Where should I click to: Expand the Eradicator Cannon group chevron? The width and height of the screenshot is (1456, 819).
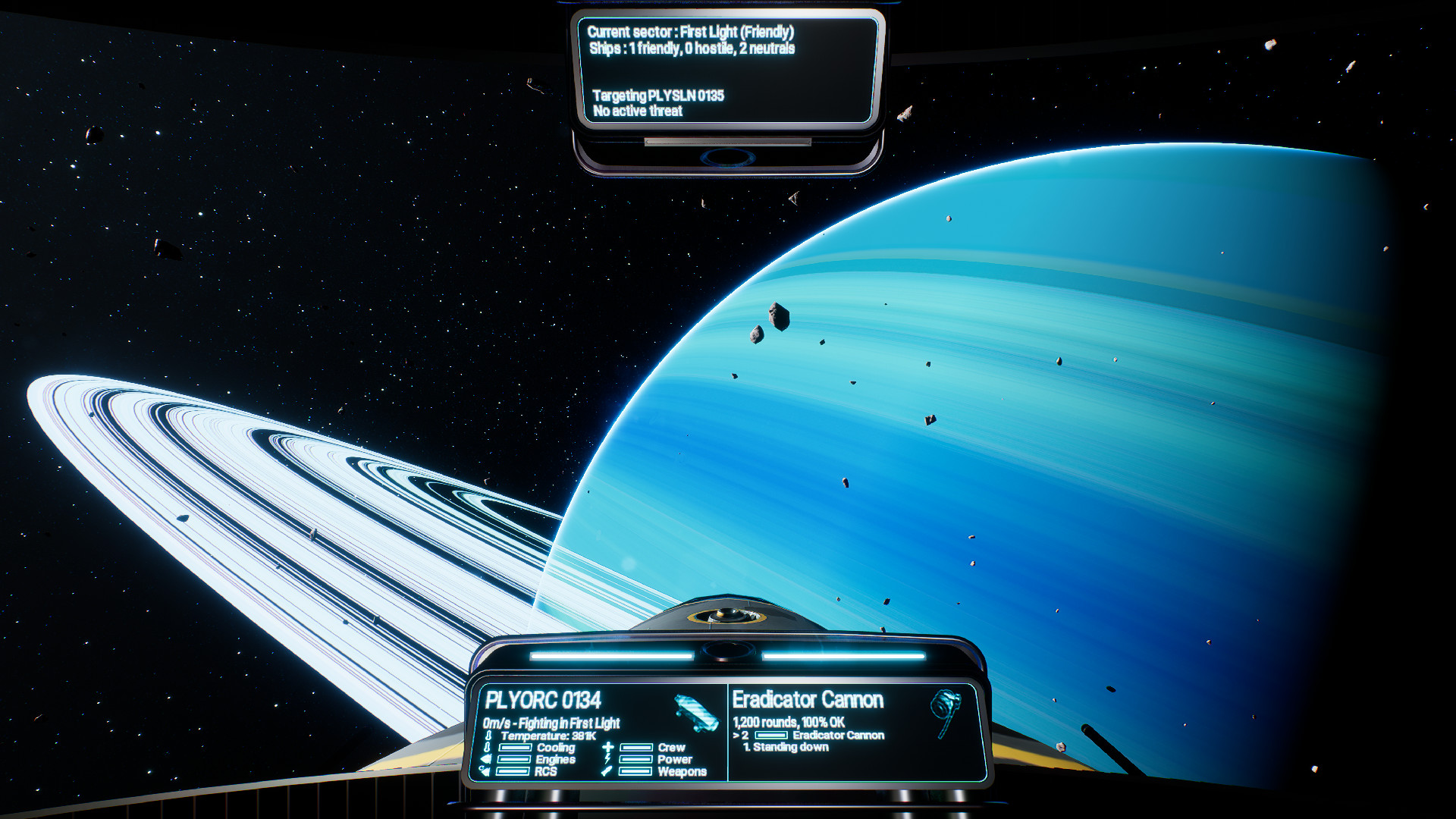[738, 735]
